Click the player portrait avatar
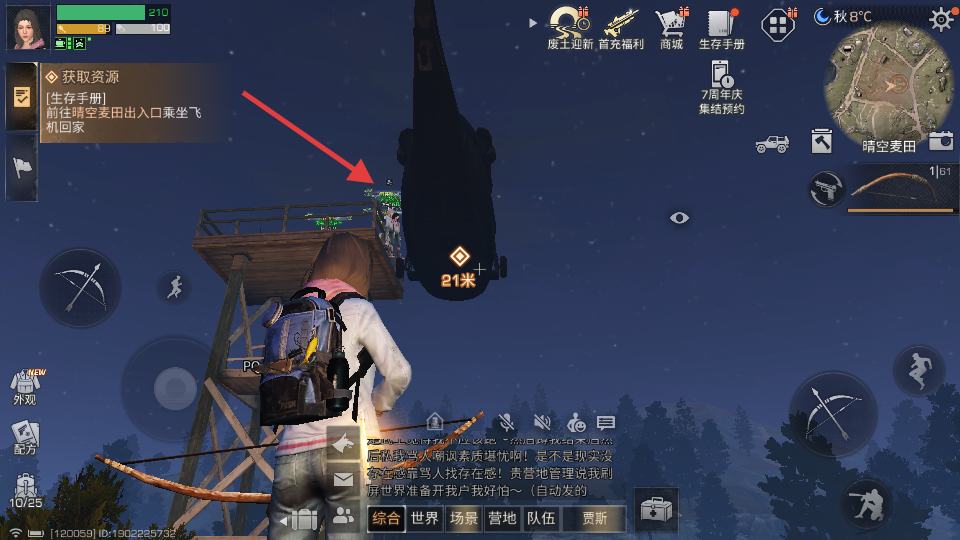This screenshot has width=960, height=540. 29,27
